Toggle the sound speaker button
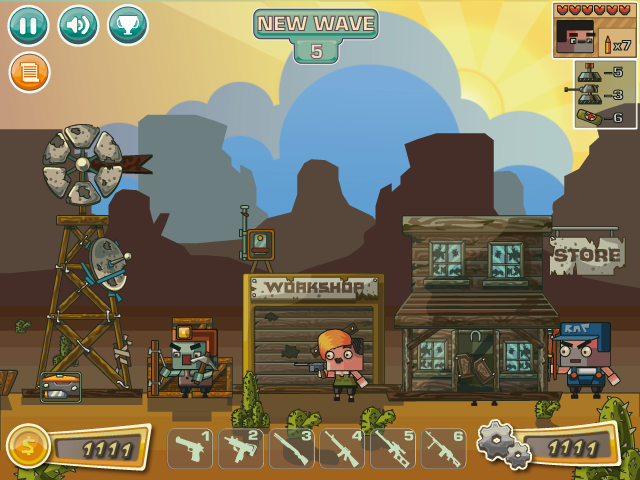640x480 pixels. (x=78, y=26)
